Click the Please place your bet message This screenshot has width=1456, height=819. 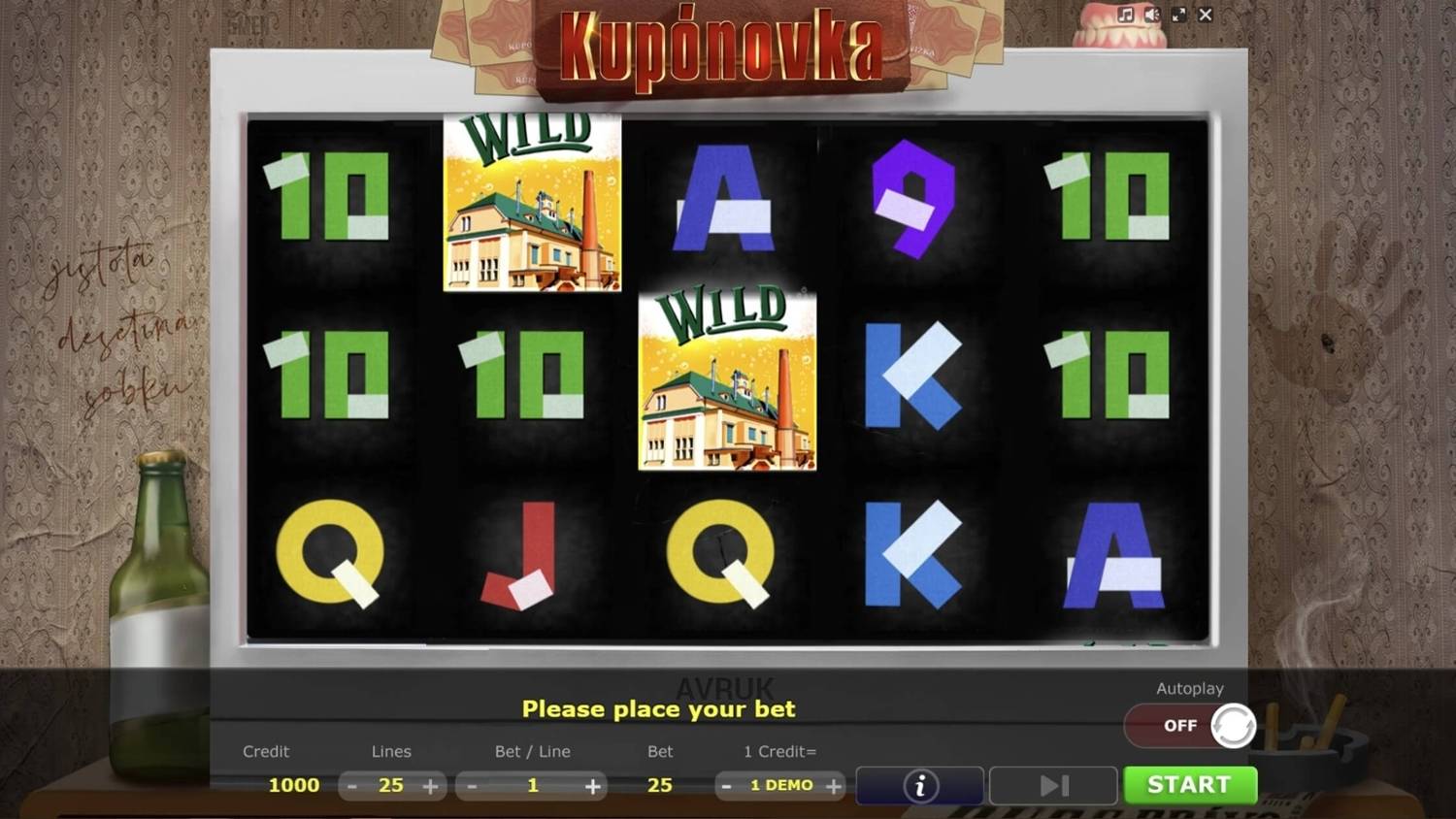pos(658,709)
